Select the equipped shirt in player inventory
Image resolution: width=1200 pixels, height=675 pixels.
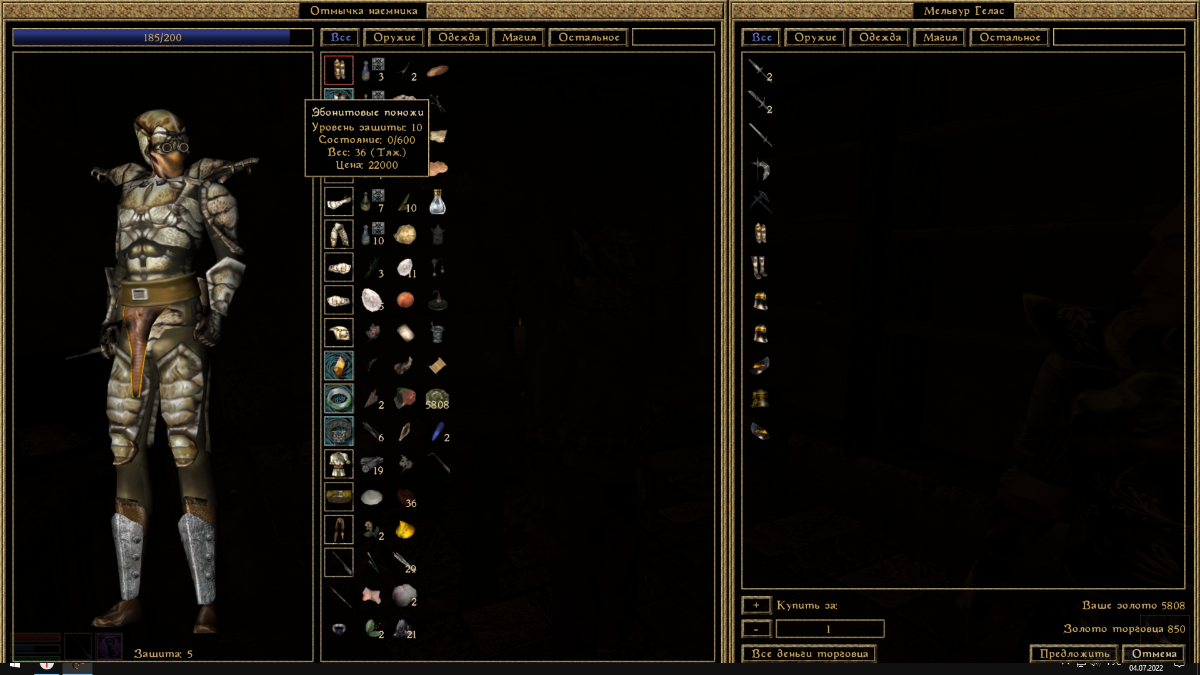tap(338, 463)
